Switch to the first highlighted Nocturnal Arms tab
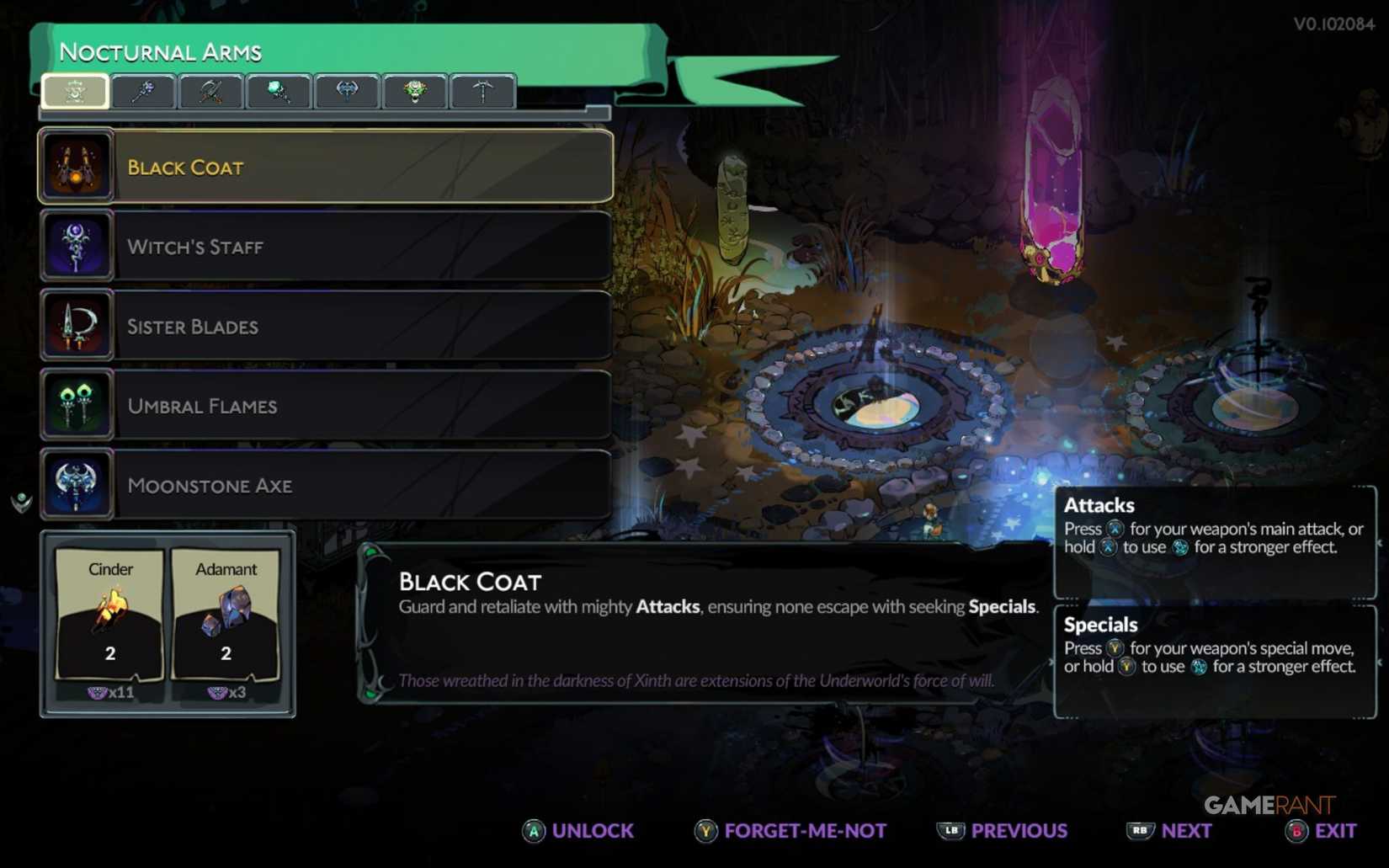1389x868 pixels. tap(74, 92)
